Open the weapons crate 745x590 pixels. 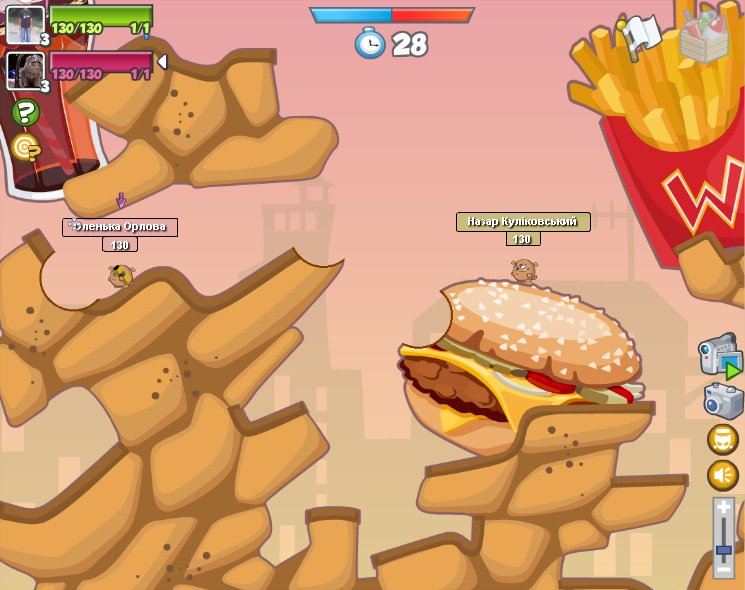pyautogui.click(x=703, y=37)
